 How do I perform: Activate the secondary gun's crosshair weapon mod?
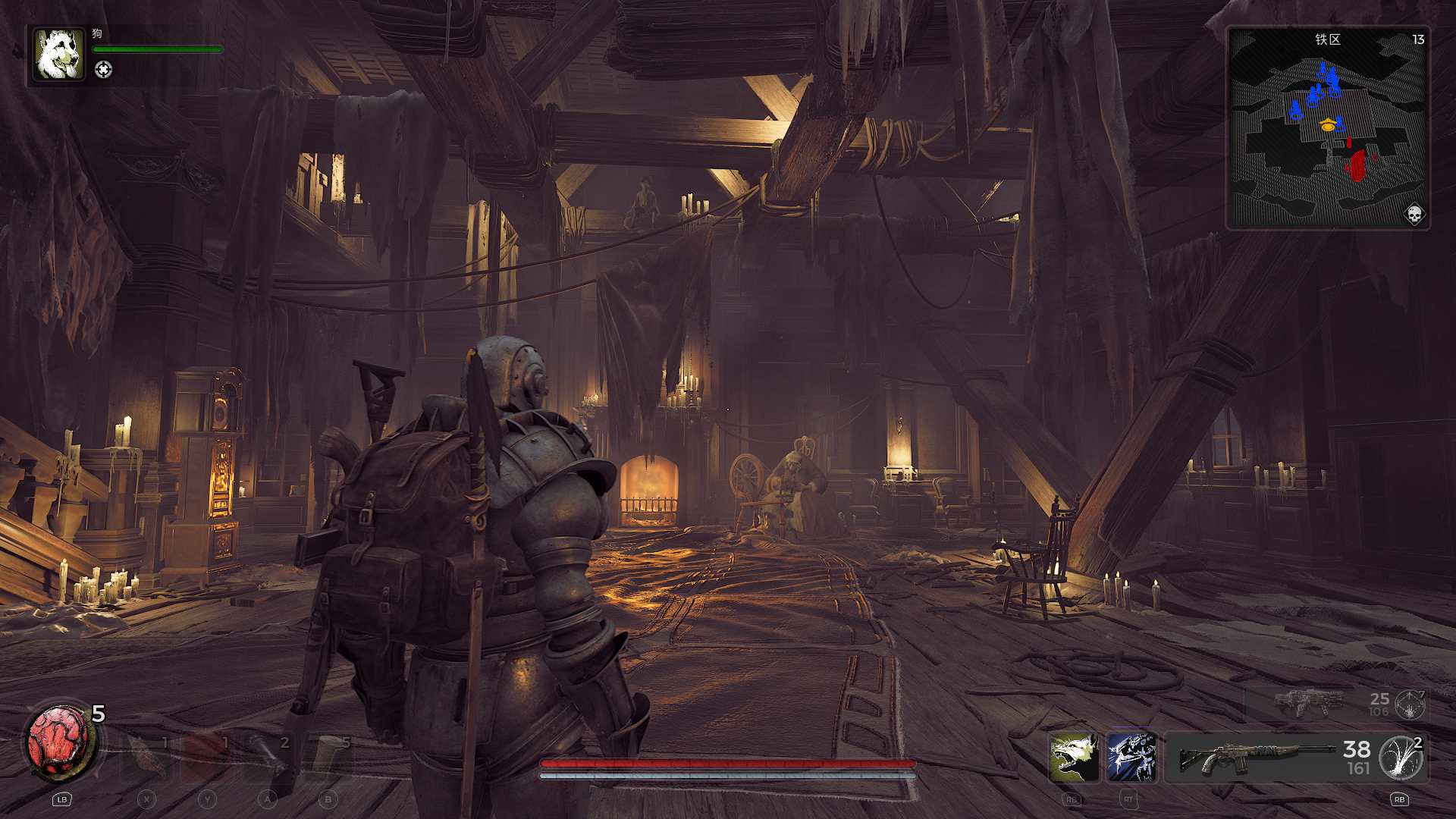[1410, 704]
